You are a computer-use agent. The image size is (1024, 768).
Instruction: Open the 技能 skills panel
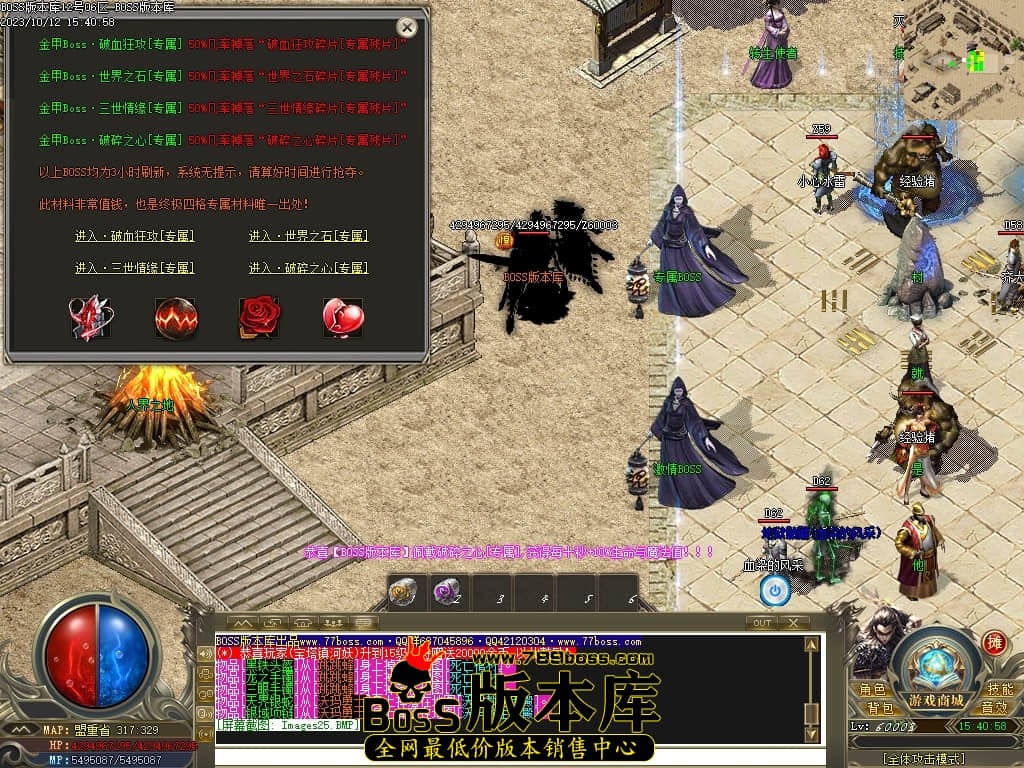[x=999, y=690]
